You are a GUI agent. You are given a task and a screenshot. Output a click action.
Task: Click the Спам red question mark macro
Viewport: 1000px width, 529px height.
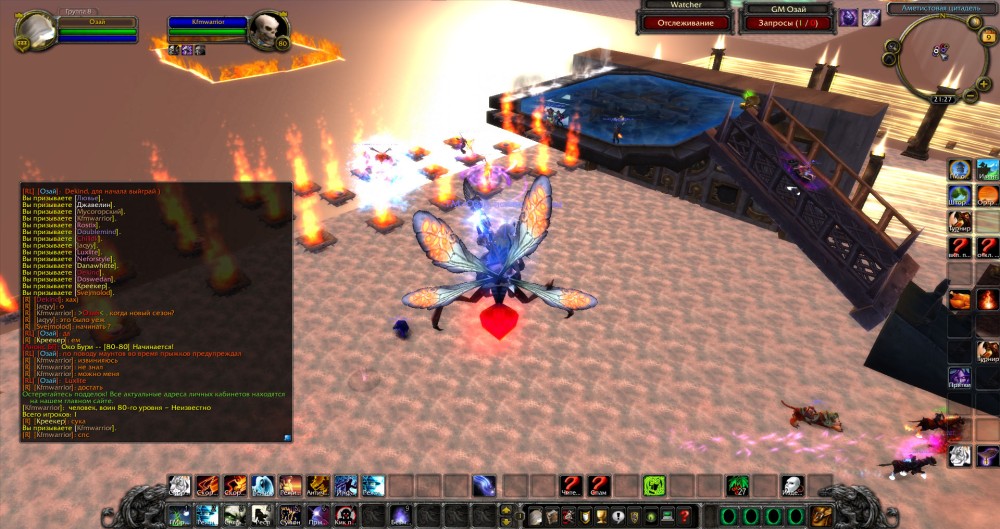(598, 486)
